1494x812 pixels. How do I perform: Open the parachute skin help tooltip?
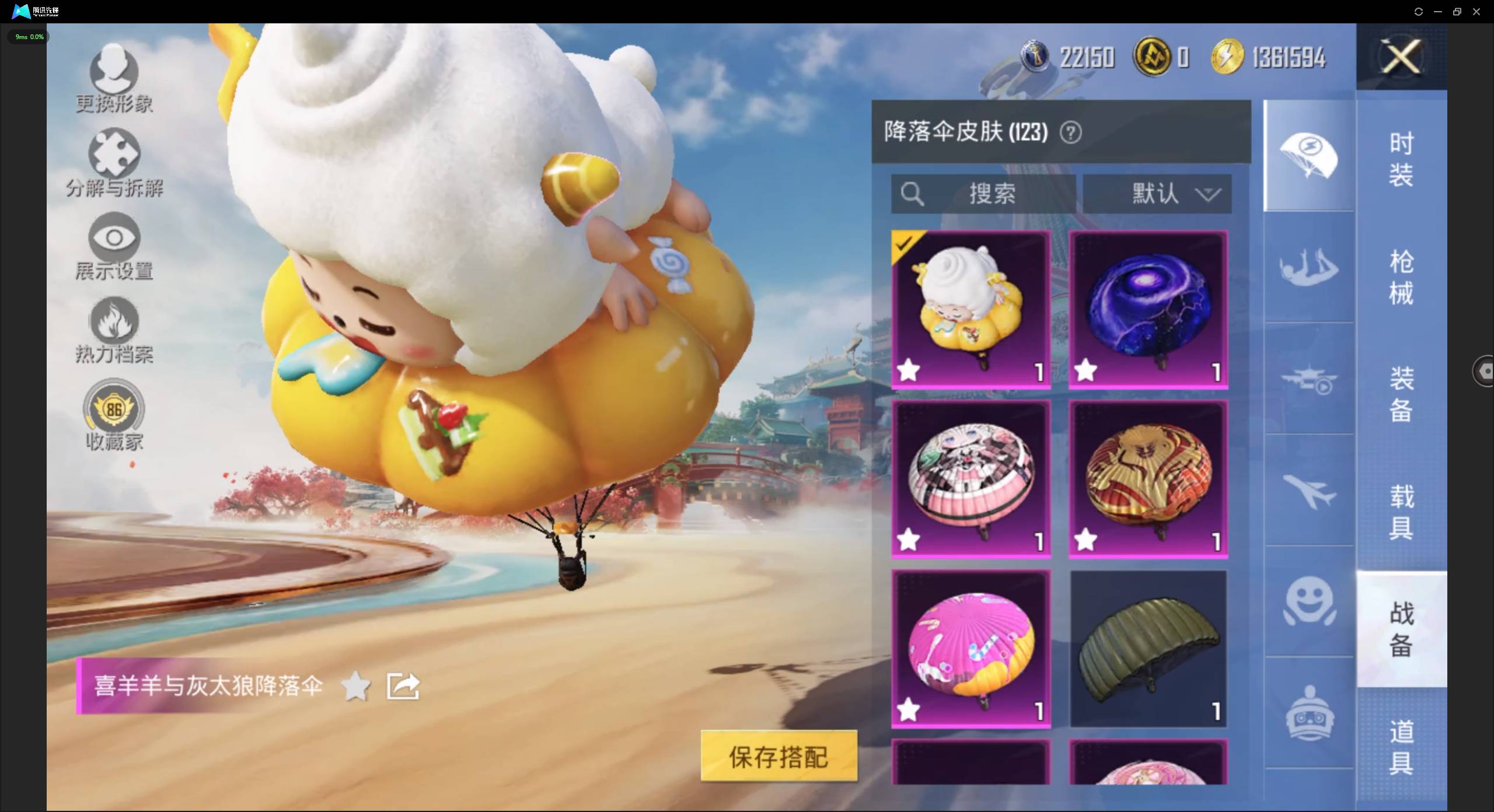1071,132
